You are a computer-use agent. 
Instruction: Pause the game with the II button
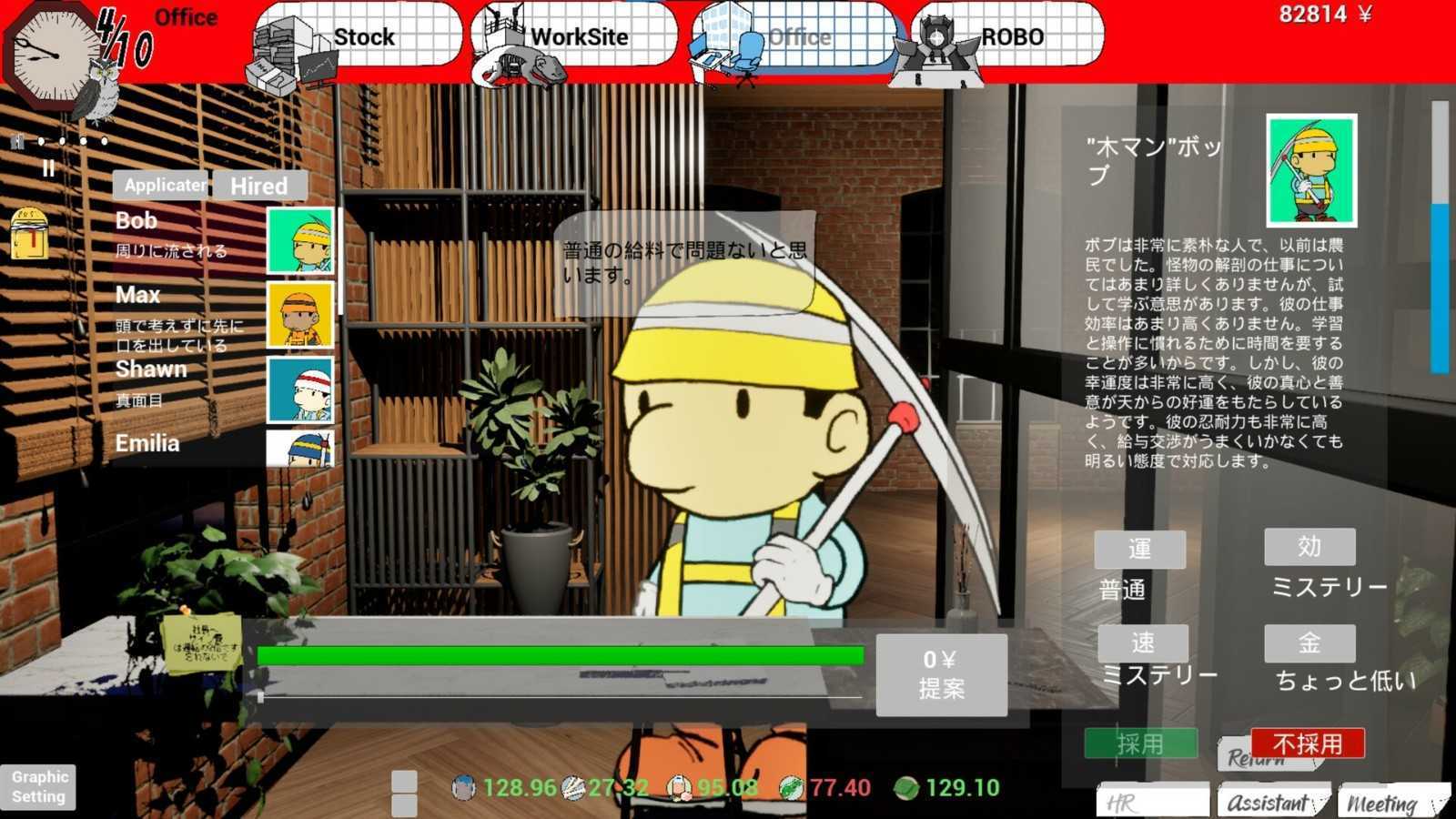[x=50, y=167]
